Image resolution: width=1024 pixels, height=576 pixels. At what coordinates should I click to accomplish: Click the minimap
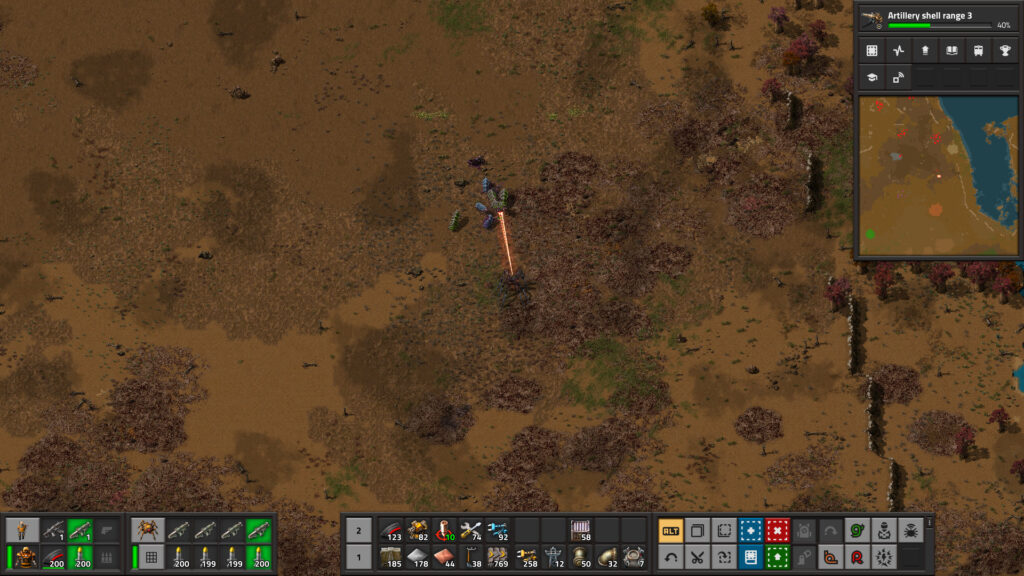(938, 176)
